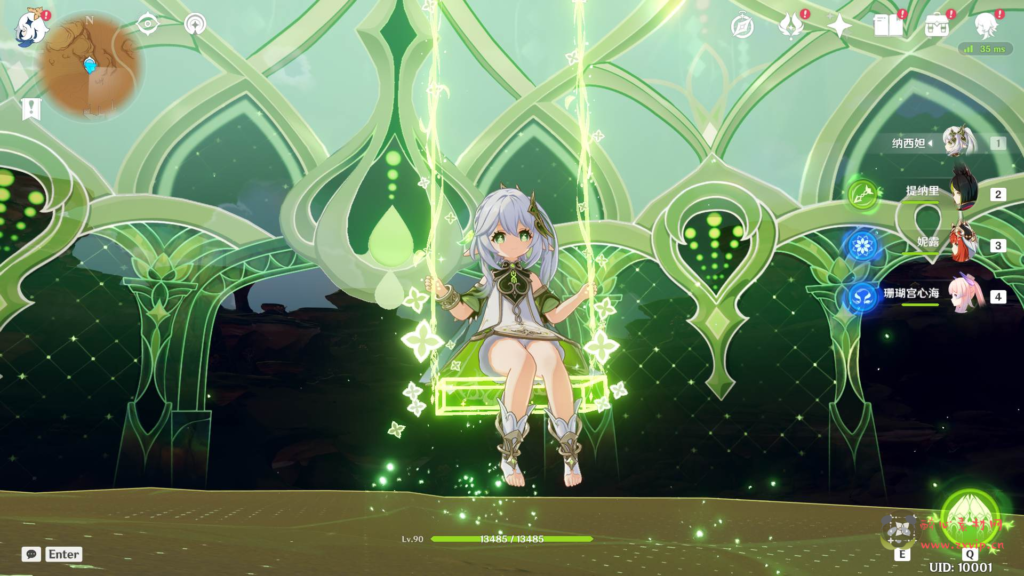Open the circular minimap

tap(90, 64)
